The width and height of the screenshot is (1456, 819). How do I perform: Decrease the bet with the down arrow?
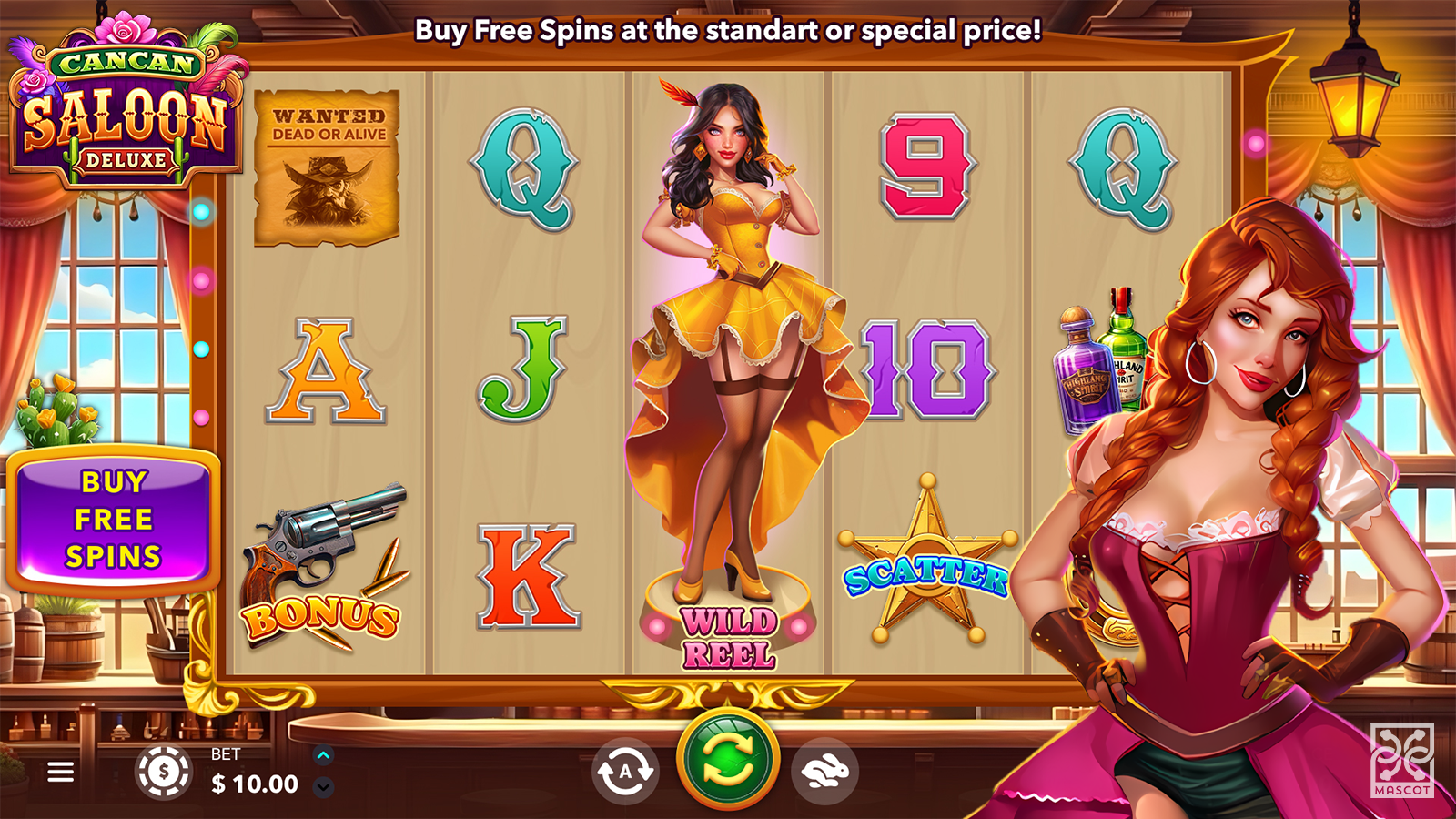(x=323, y=786)
